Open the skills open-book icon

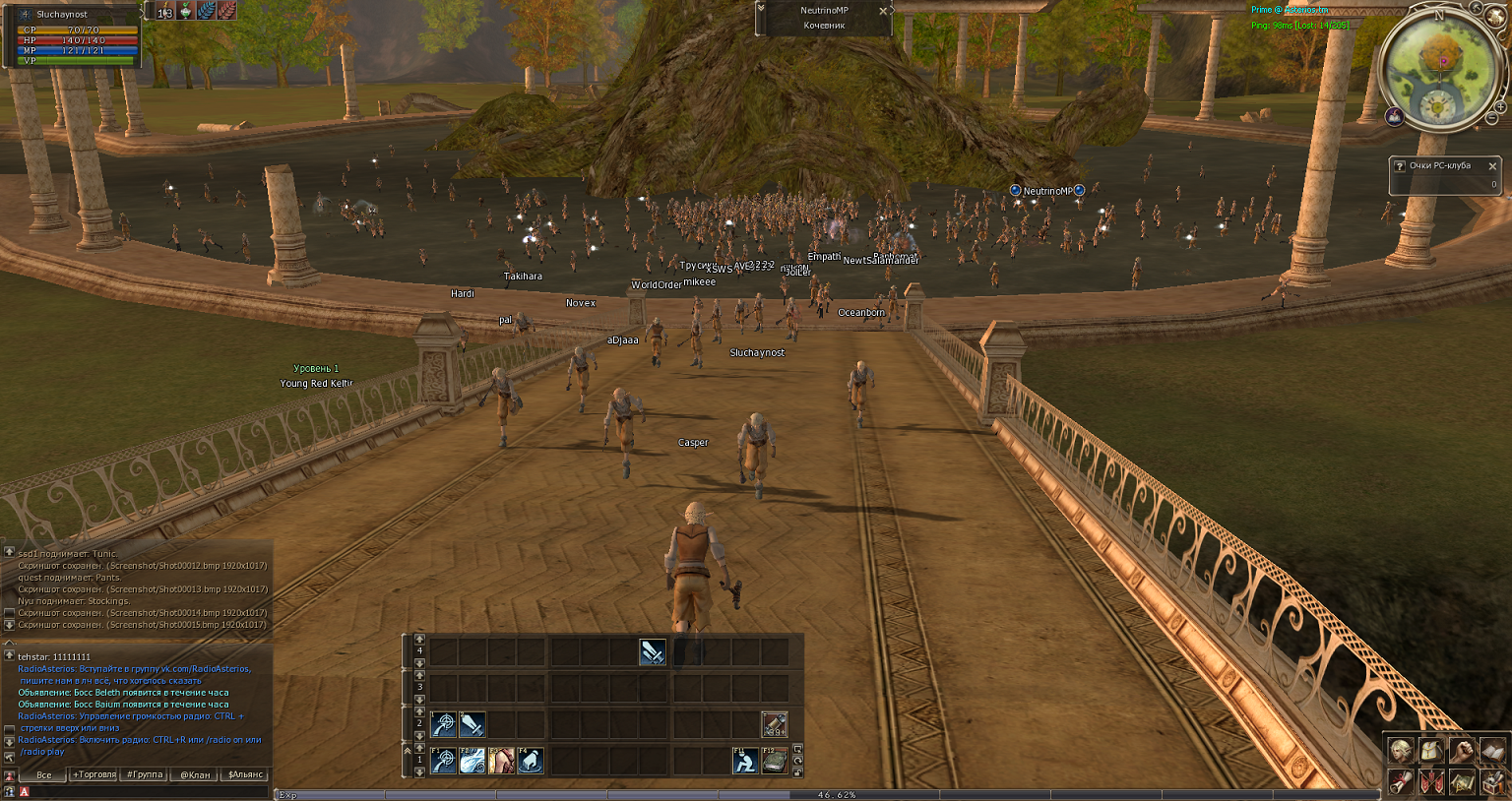(x=1492, y=751)
